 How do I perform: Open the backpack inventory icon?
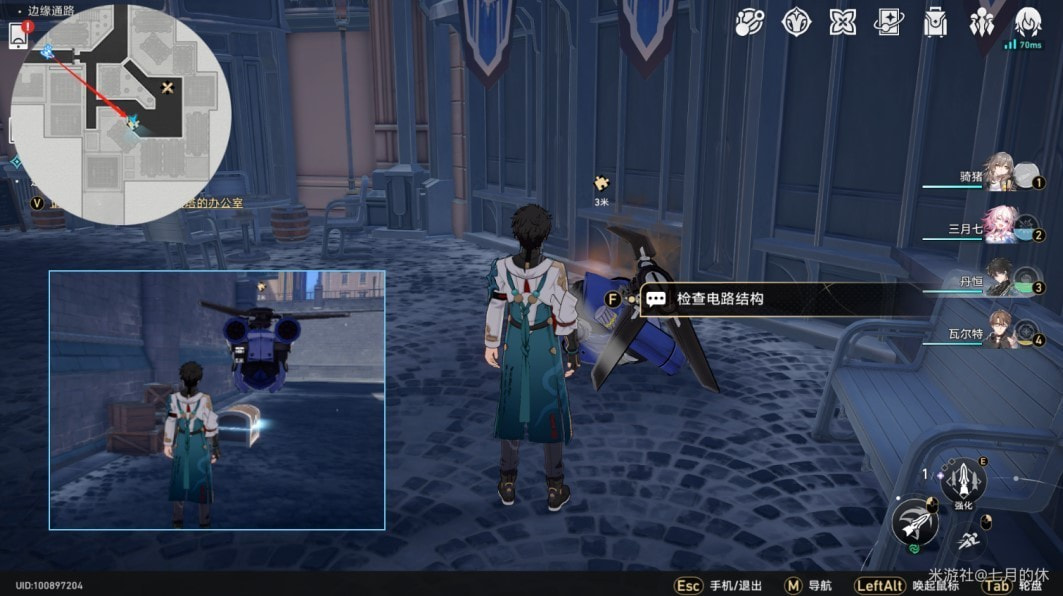pos(935,22)
